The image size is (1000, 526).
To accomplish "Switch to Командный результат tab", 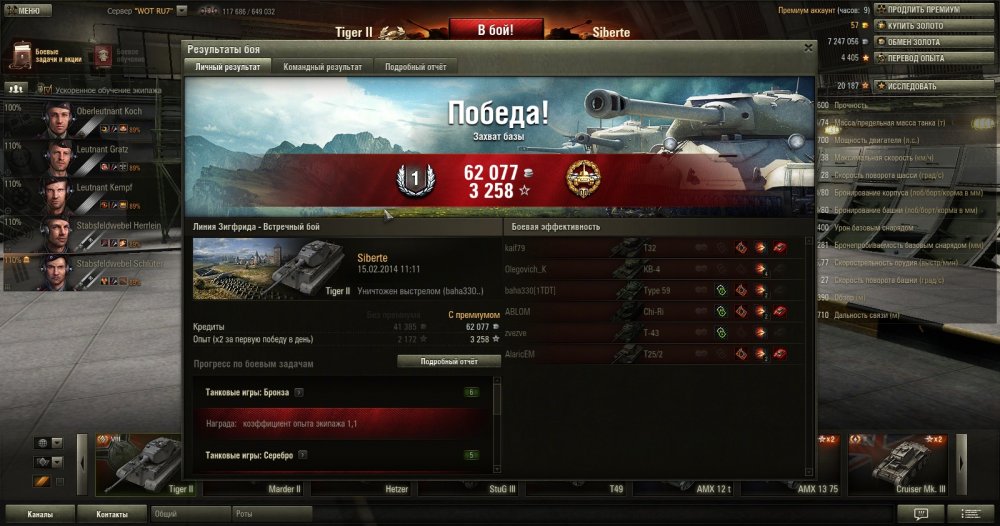I will pos(322,66).
